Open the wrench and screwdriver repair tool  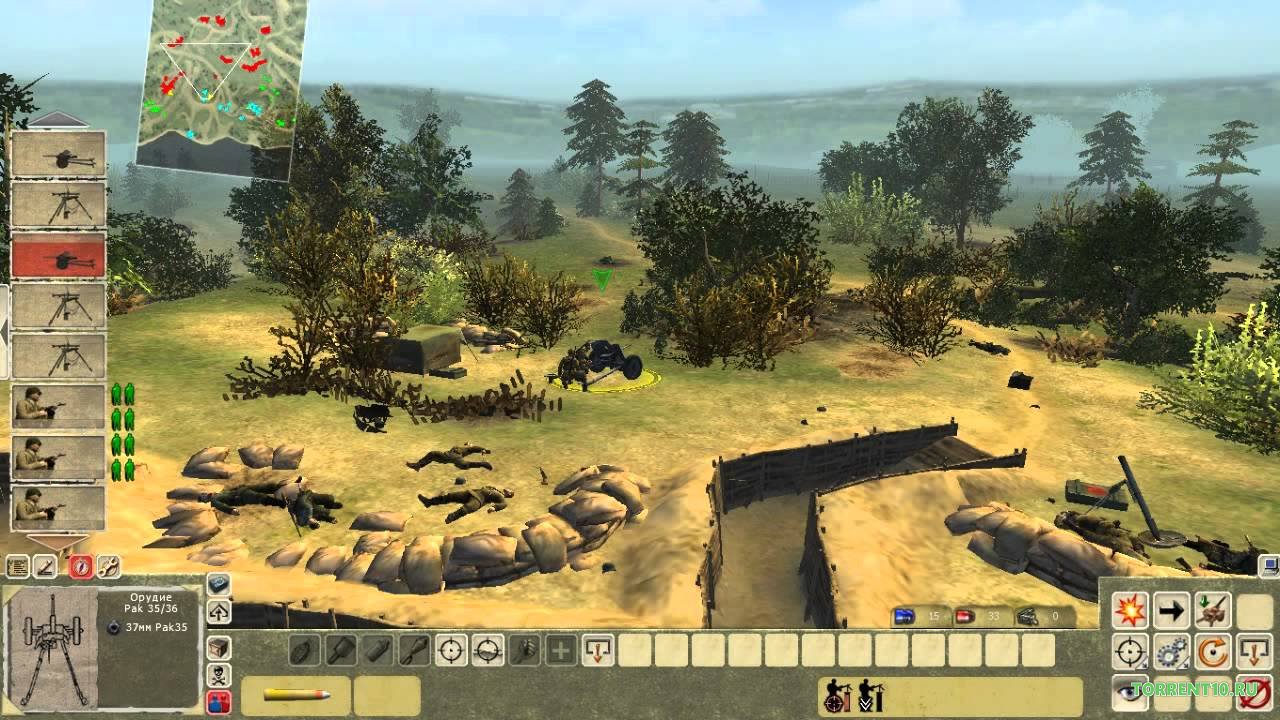click(x=107, y=568)
